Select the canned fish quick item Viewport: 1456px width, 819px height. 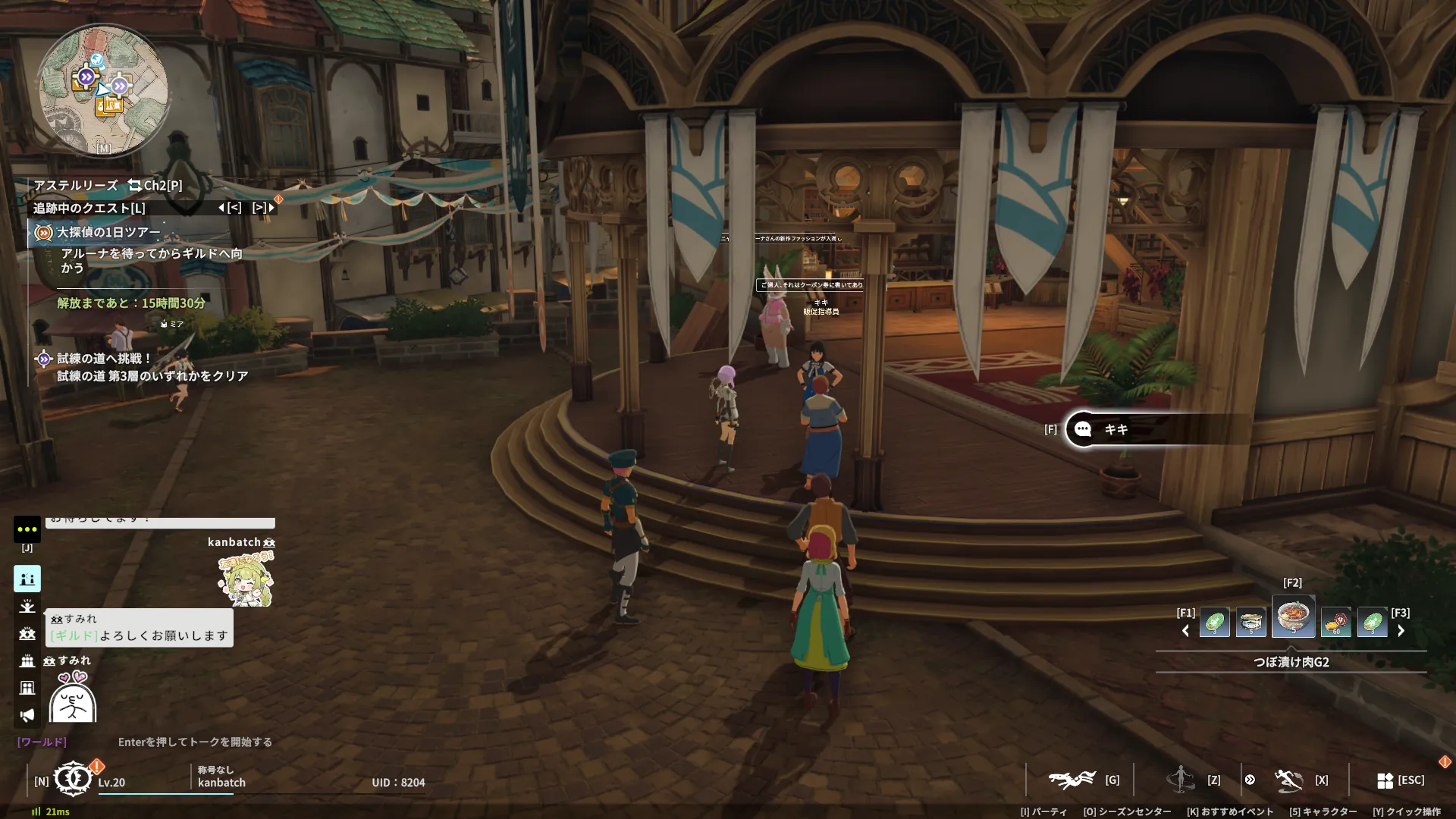coord(1250,622)
